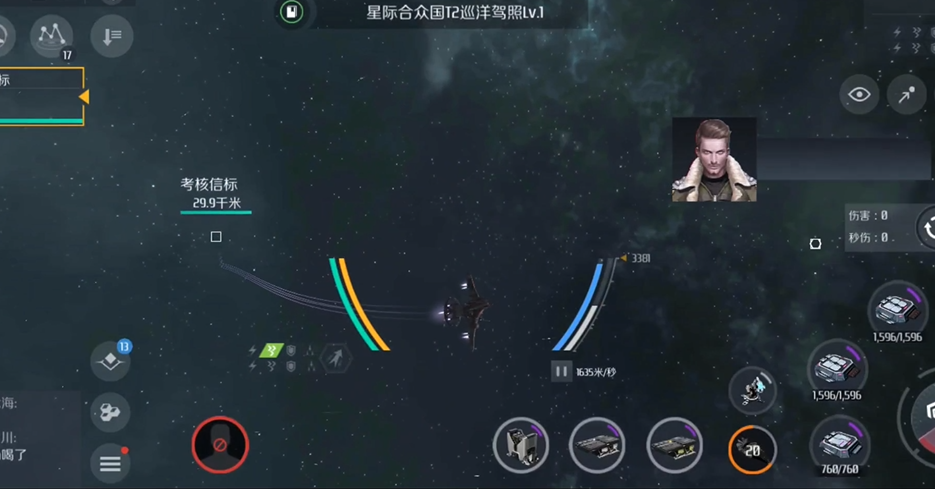Click the diagonal arrow button beside the eye
This screenshot has height=489, width=935.
pyautogui.click(x=906, y=95)
